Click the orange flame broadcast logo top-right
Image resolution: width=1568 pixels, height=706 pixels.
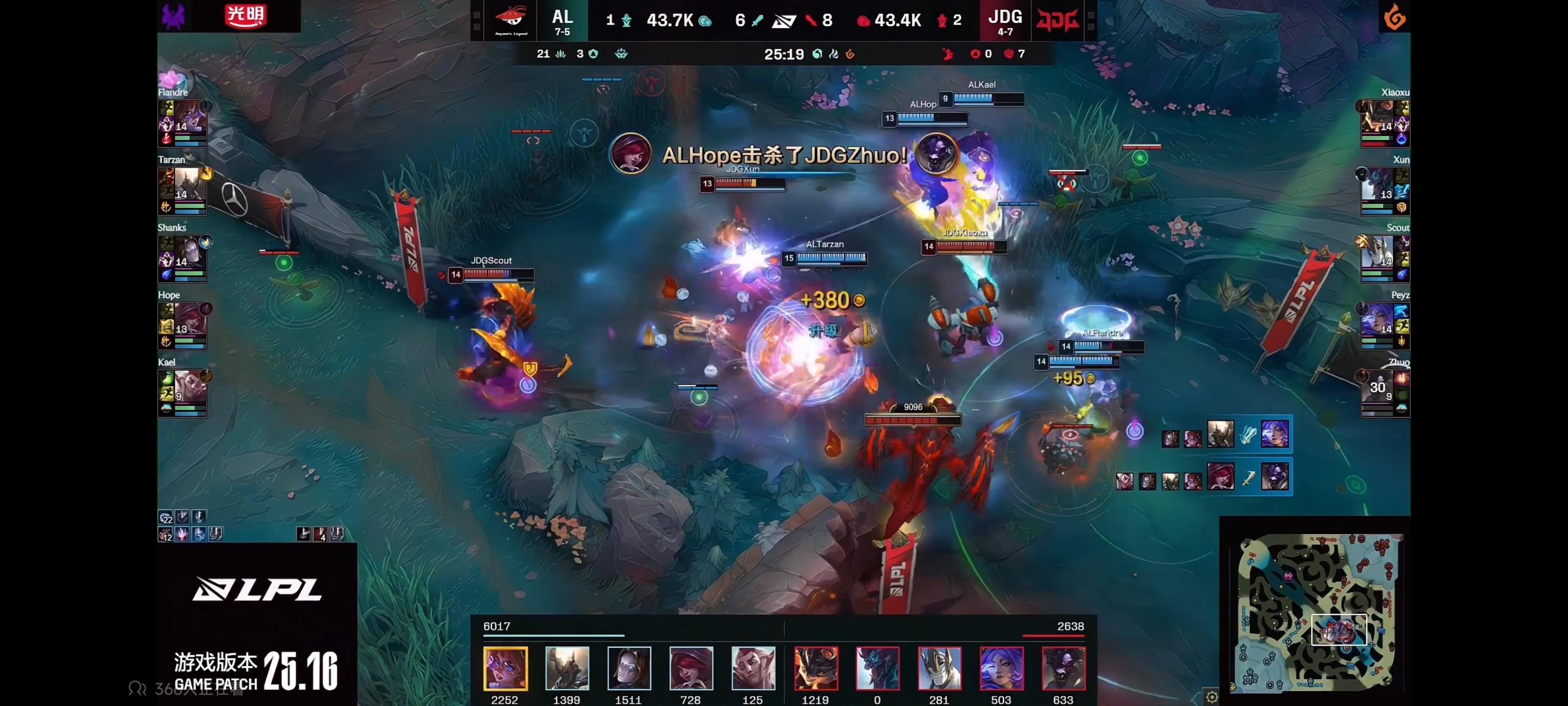tap(1394, 17)
